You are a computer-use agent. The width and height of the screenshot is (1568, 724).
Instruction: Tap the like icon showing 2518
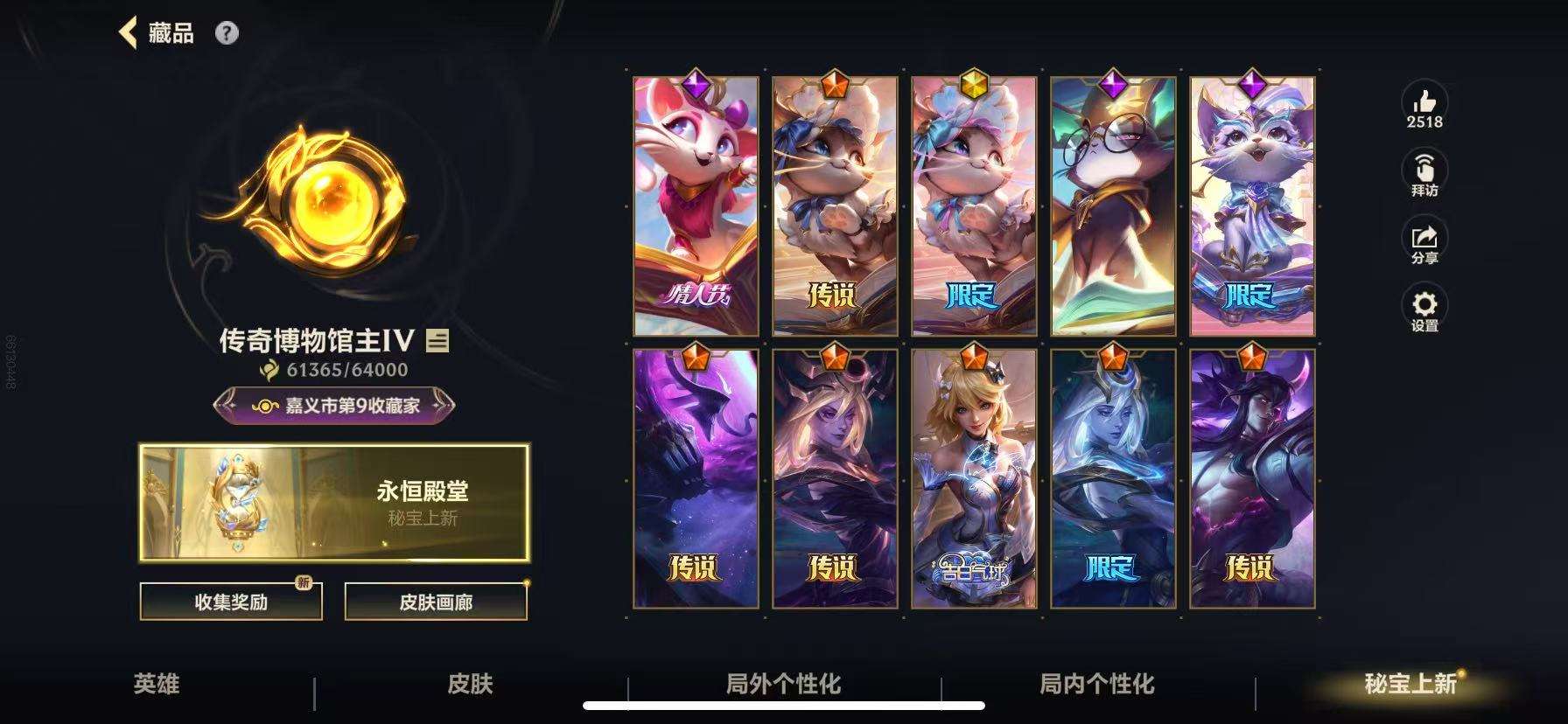click(x=1424, y=105)
